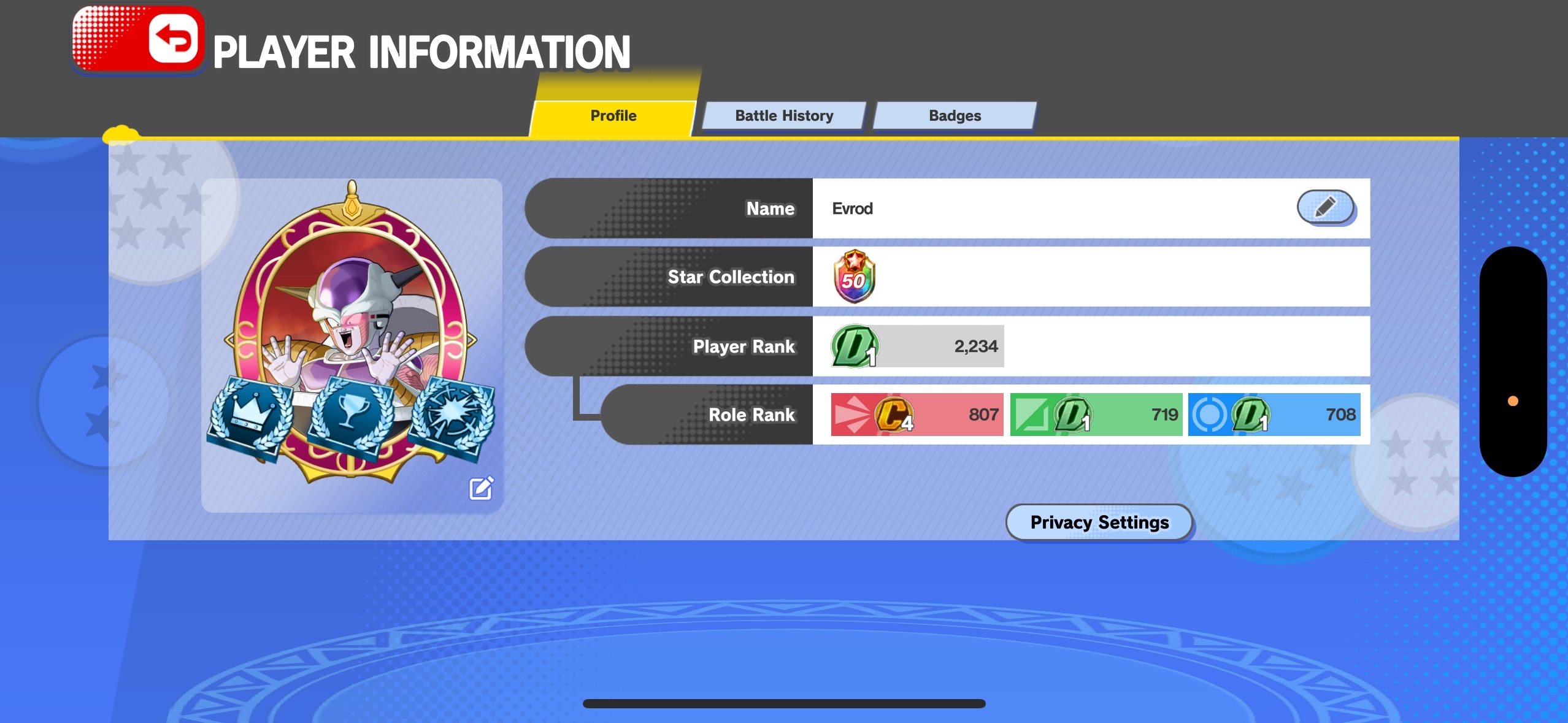Select the crown badge on the profile card
The image size is (1568, 723).
coord(250,417)
